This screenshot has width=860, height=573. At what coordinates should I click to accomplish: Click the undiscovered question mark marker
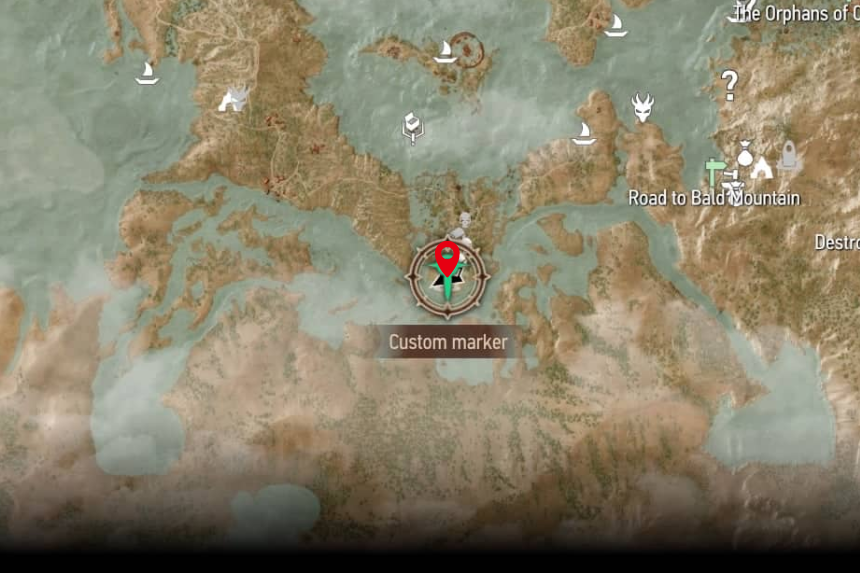(729, 86)
